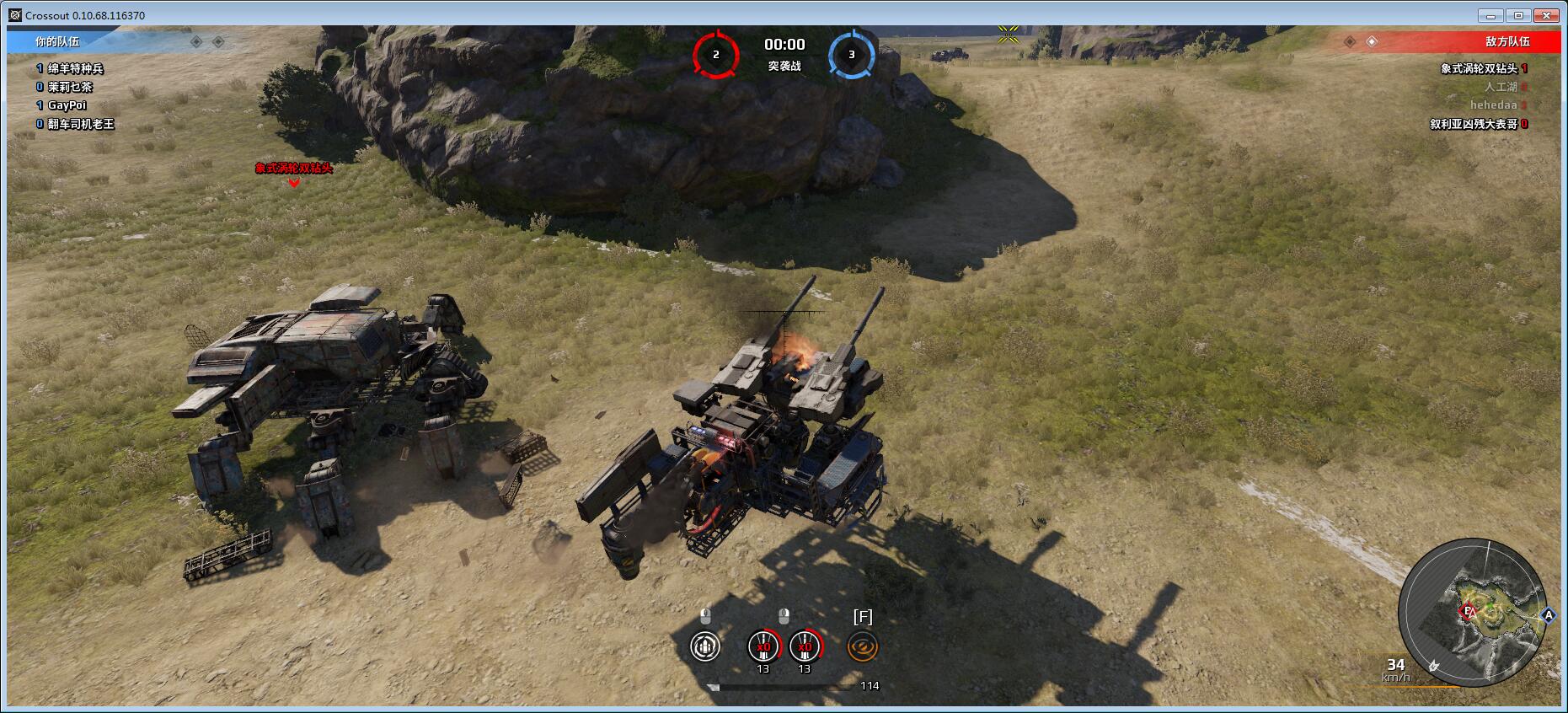Screen dimensions: 1568x713
Task: Select teammate 绵羊特种兵 in team list
Action: (75, 68)
